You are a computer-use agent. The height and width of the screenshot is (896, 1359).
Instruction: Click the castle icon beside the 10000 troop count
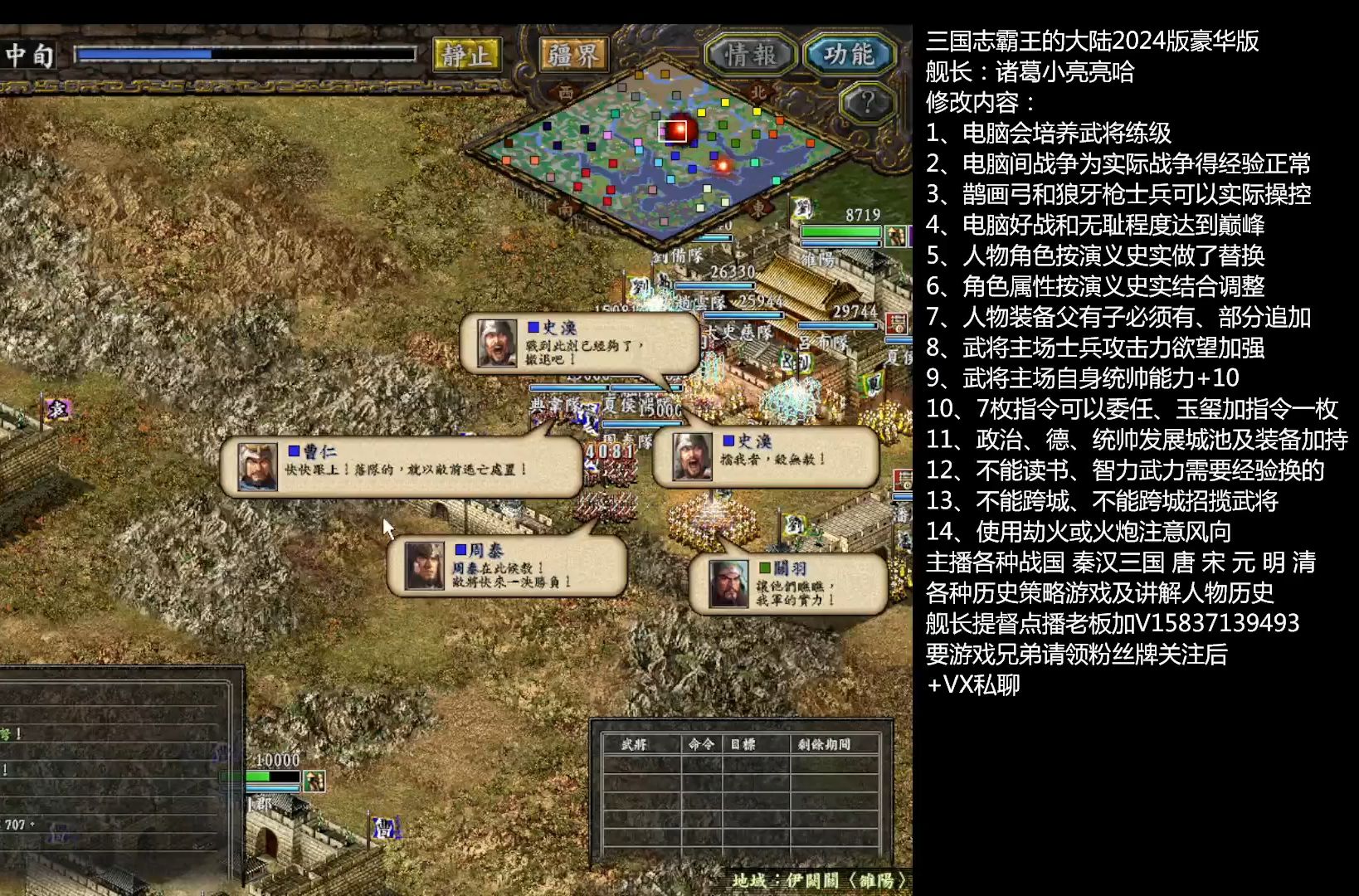(314, 782)
